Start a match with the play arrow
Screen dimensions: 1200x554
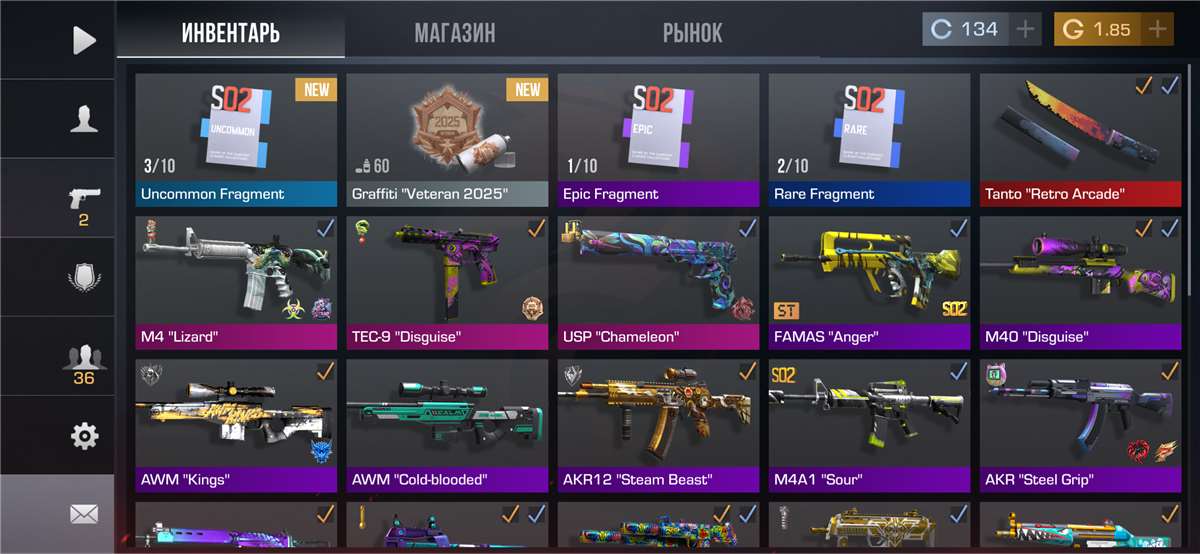pos(84,40)
